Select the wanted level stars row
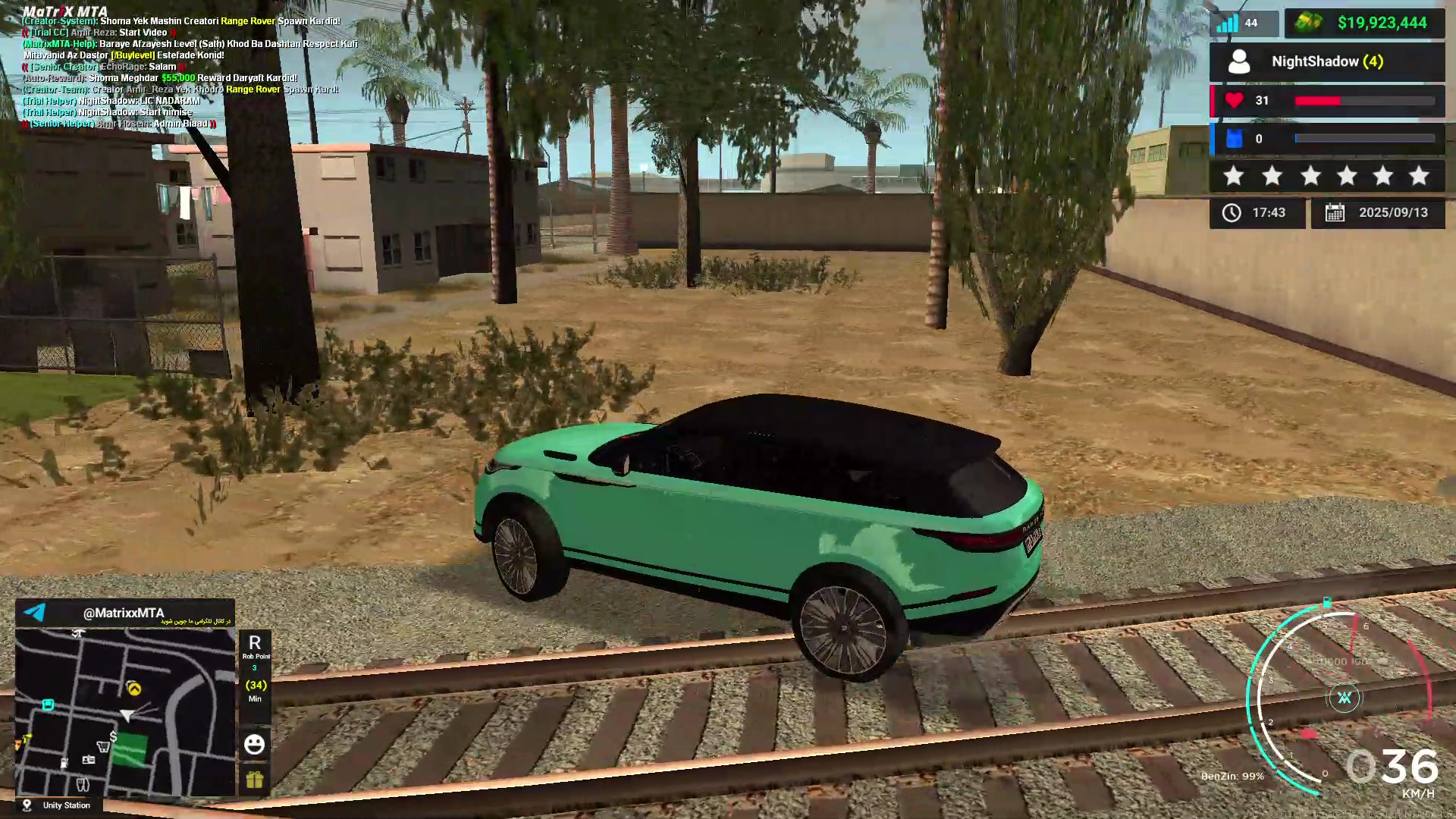The width and height of the screenshot is (1456, 819). coord(1327,177)
